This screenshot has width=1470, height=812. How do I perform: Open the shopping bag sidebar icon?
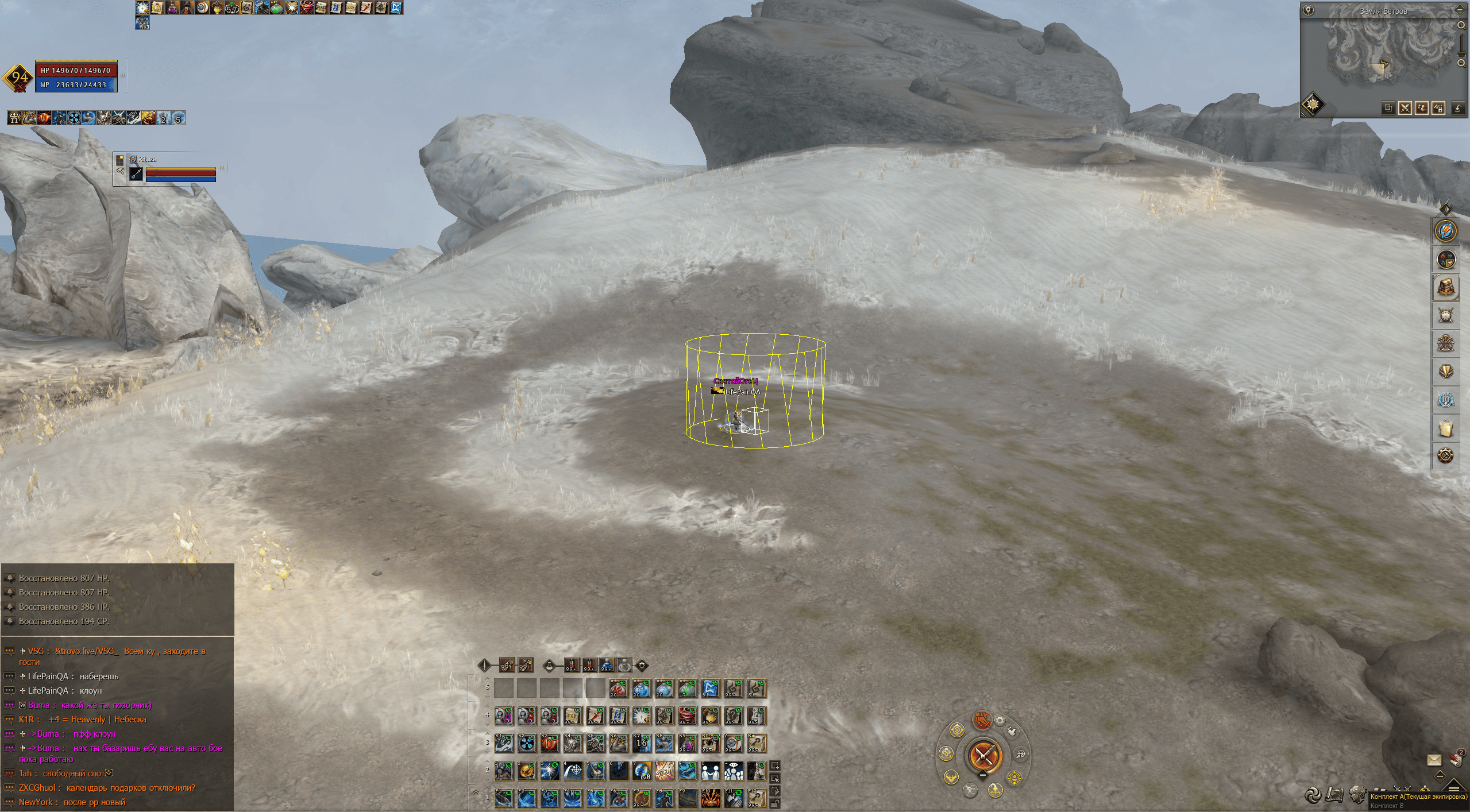(x=1445, y=428)
